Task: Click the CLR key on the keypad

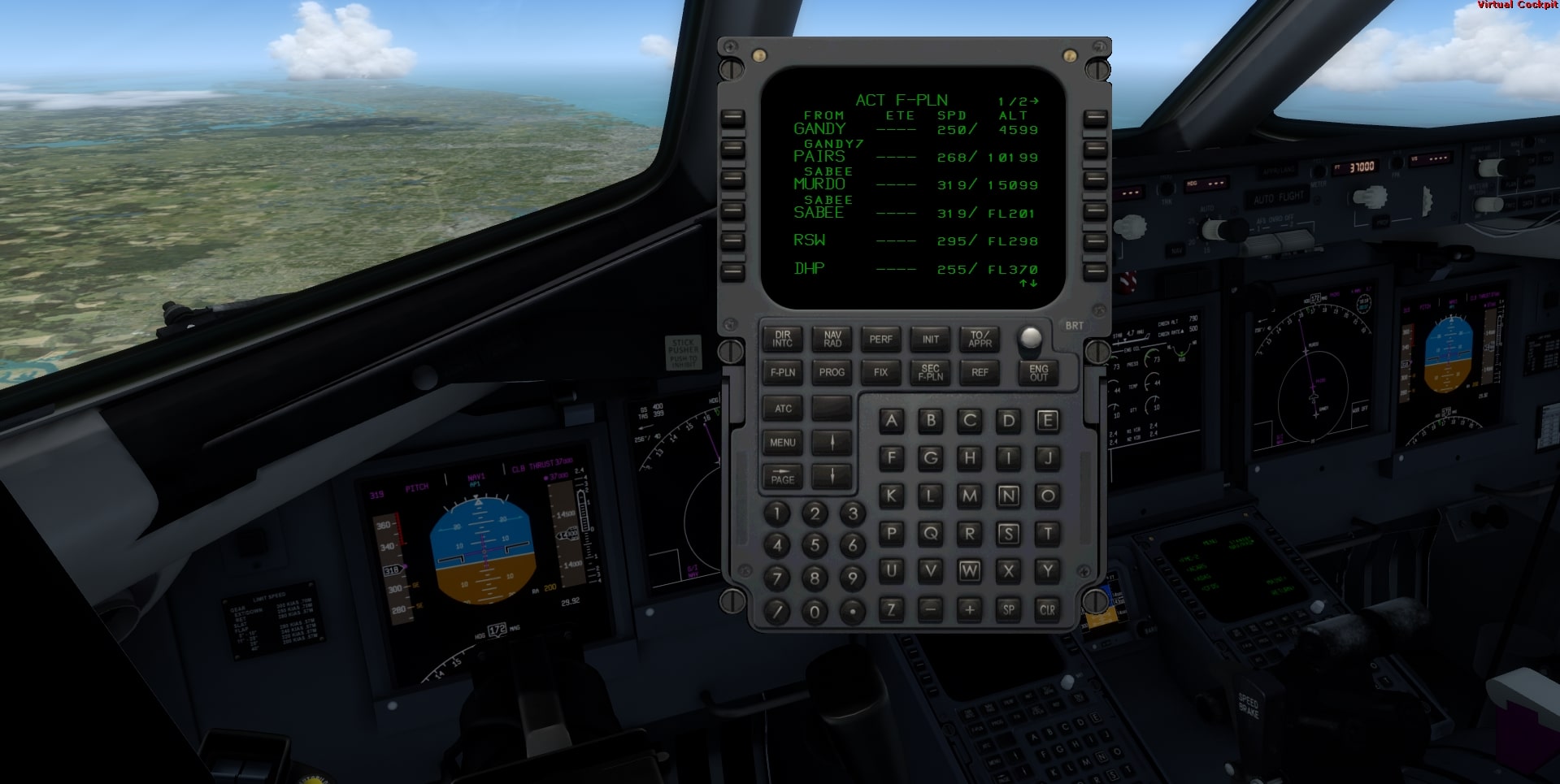Action: click(1048, 609)
